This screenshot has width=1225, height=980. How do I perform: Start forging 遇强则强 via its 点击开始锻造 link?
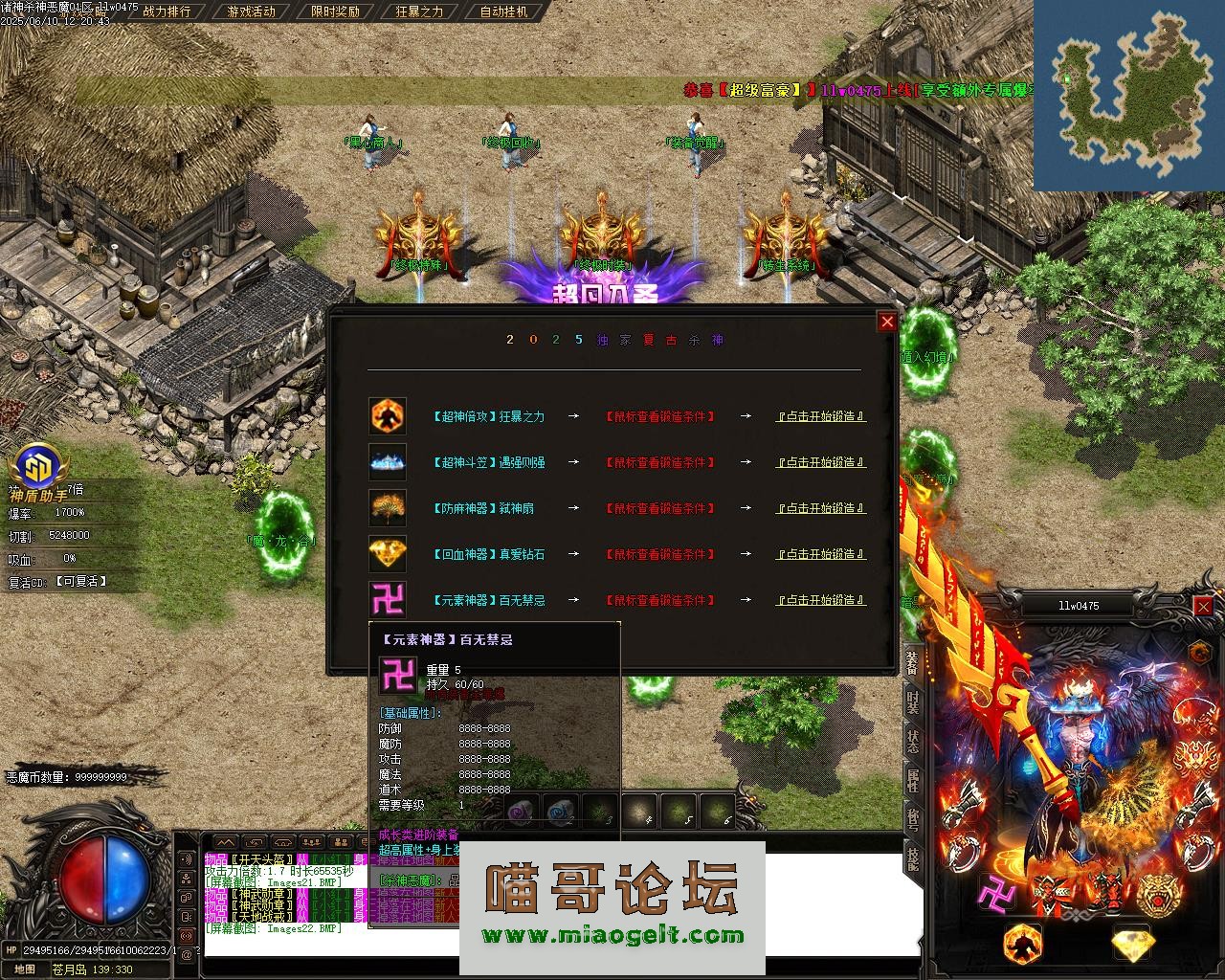(x=821, y=462)
